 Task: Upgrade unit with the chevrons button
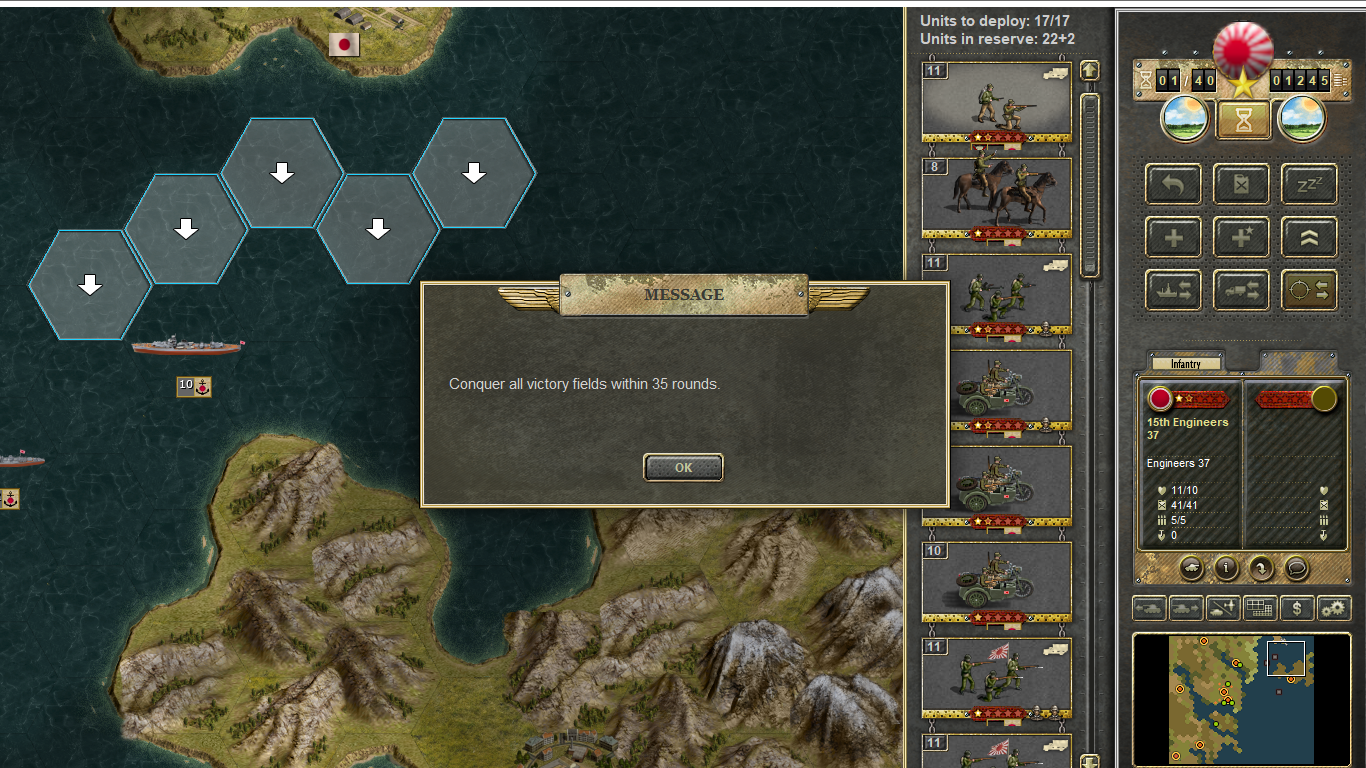tap(1309, 238)
